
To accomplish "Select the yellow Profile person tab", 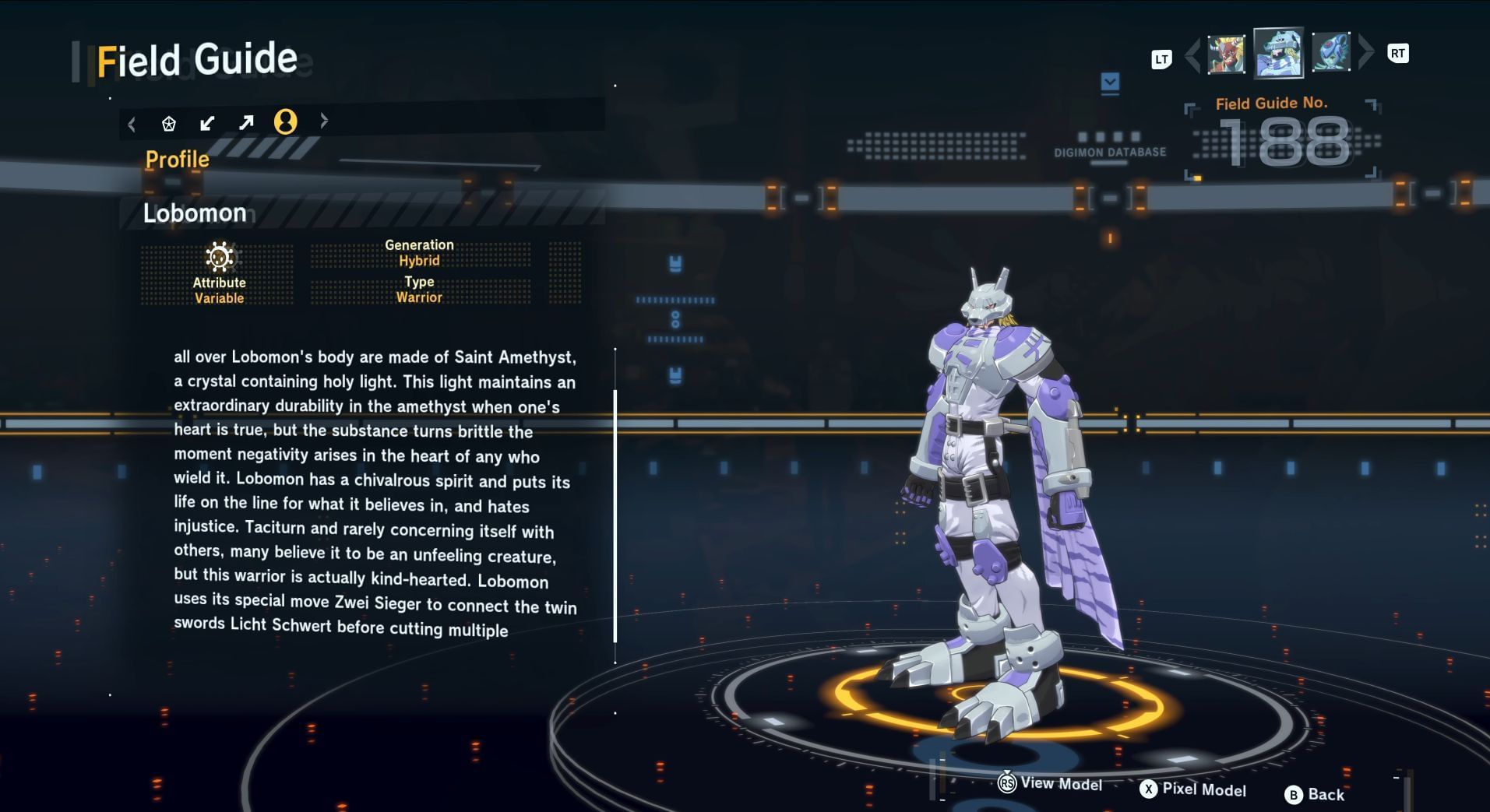I will click(x=285, y=121).
